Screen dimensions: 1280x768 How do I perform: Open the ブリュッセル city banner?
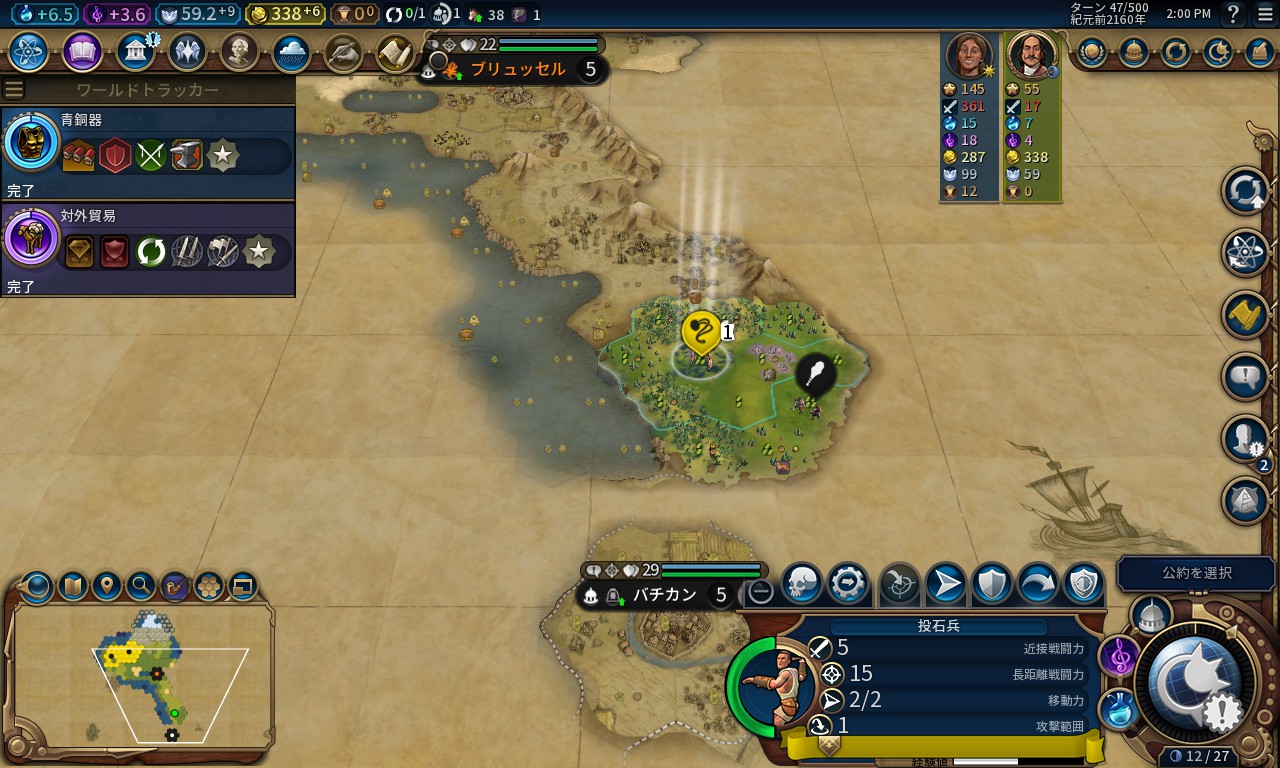[x=518, y=70]
